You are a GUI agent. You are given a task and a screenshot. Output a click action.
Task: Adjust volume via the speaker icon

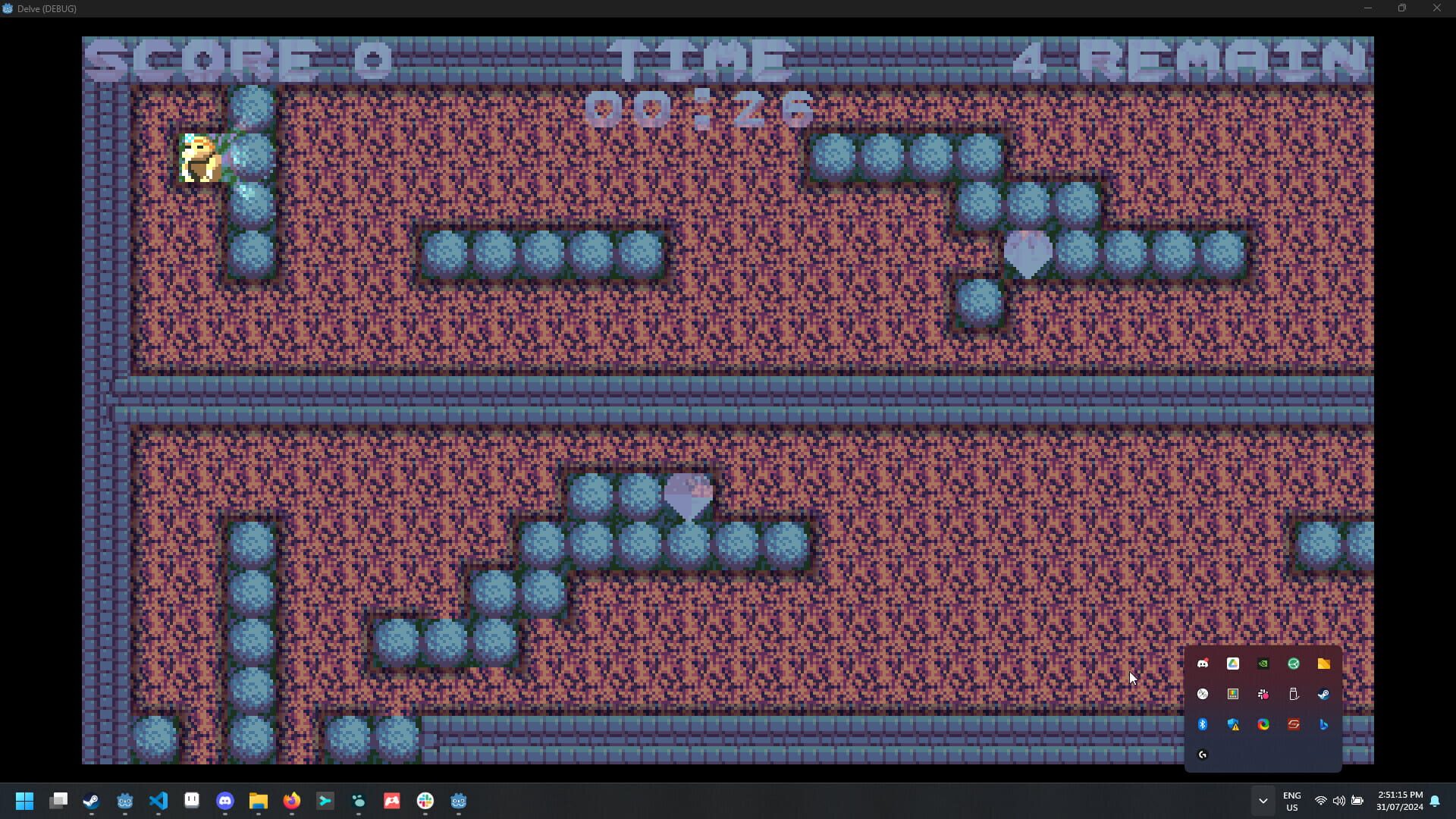(x=1339, y=802)
